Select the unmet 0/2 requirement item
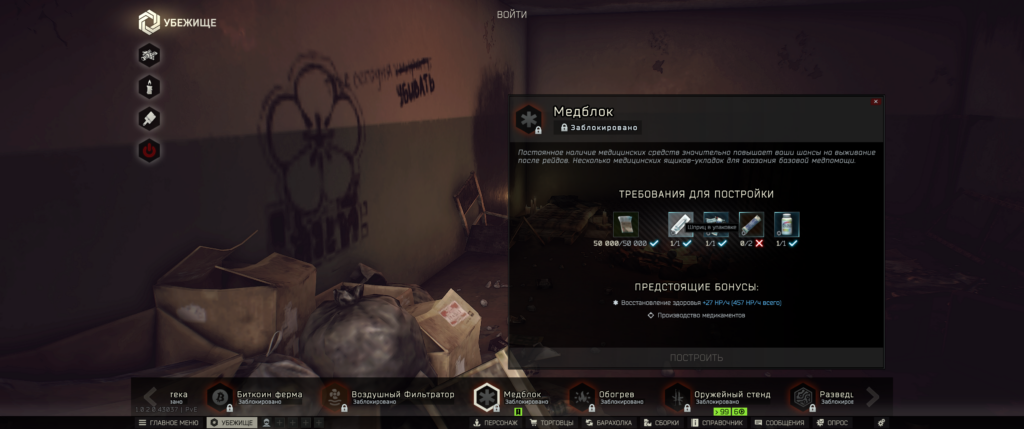Image resolution: width=1024 pixels, height=429 pixels. coord(751,225)
